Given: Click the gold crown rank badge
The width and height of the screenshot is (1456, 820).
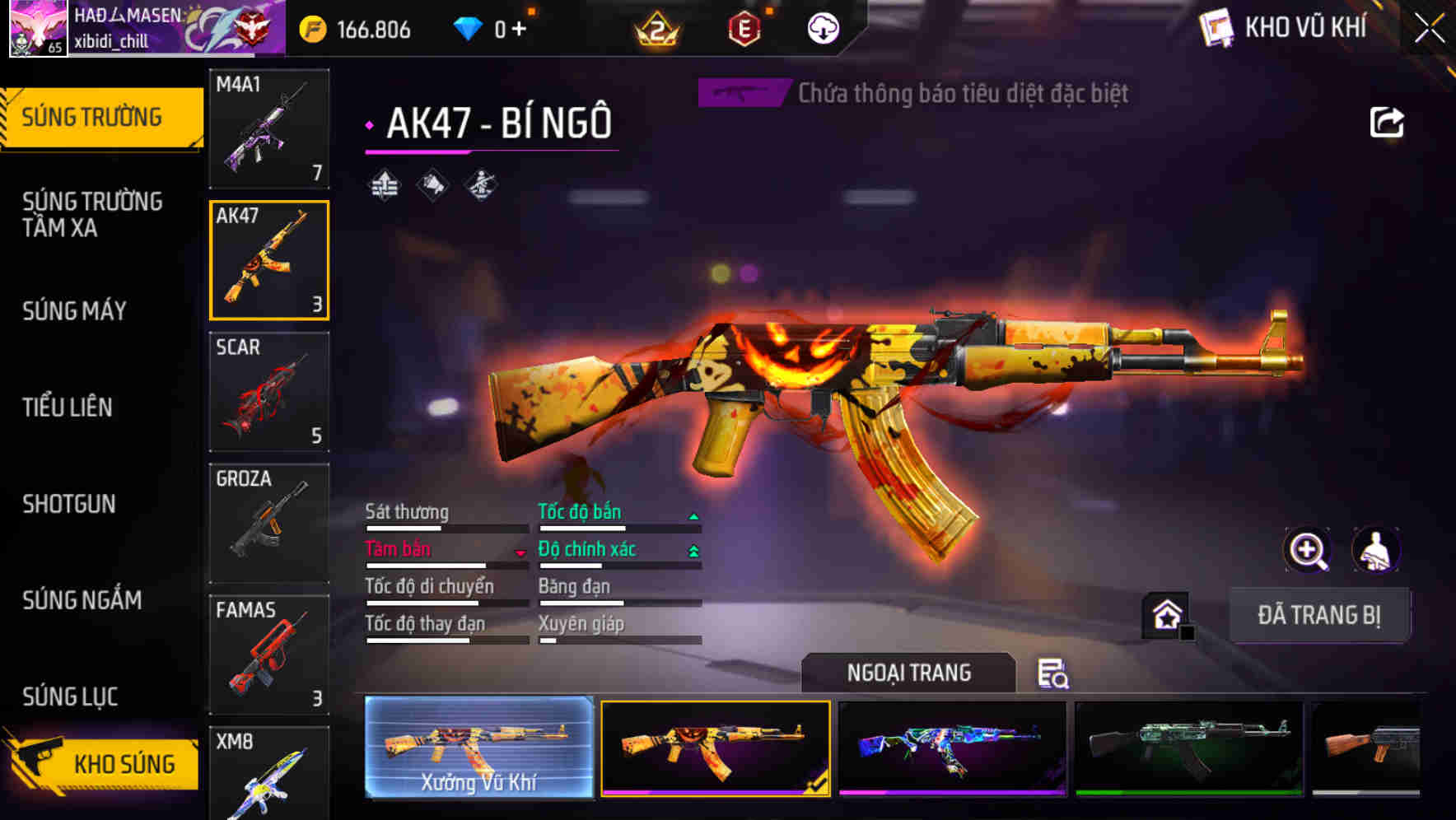Looking at the screenshot, I should click(x=655, y=27).
